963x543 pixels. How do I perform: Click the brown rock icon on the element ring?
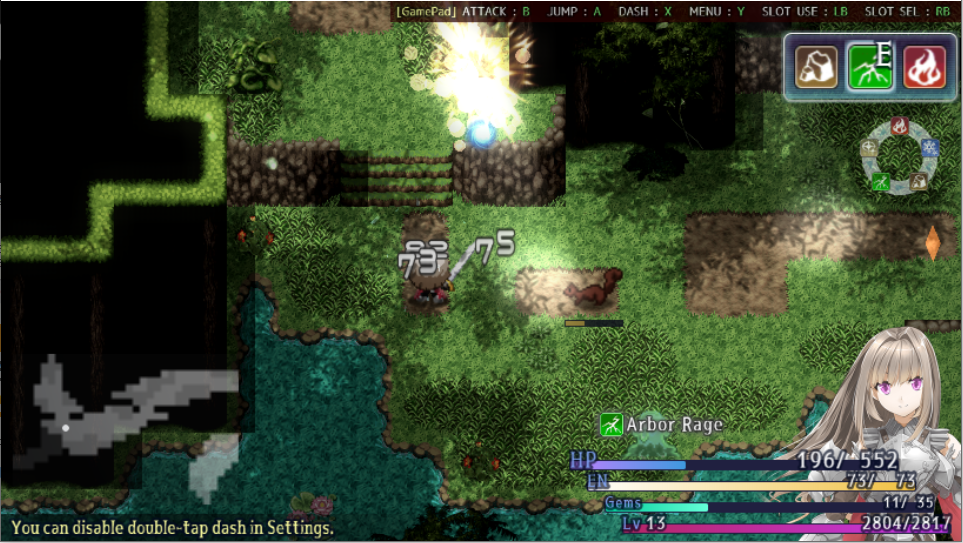tap(918, 181)
